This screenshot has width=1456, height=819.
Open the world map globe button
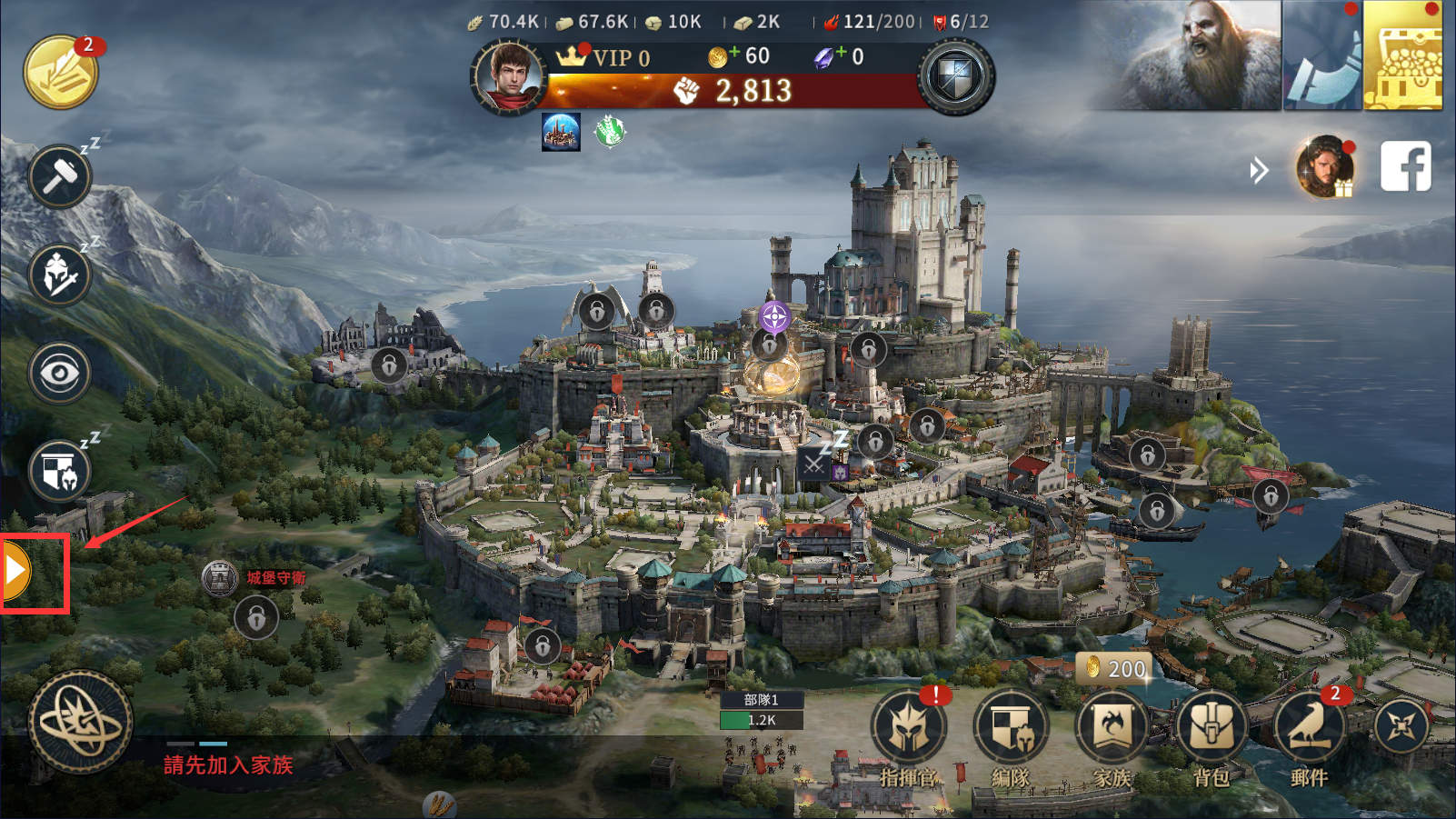(81, 723)
